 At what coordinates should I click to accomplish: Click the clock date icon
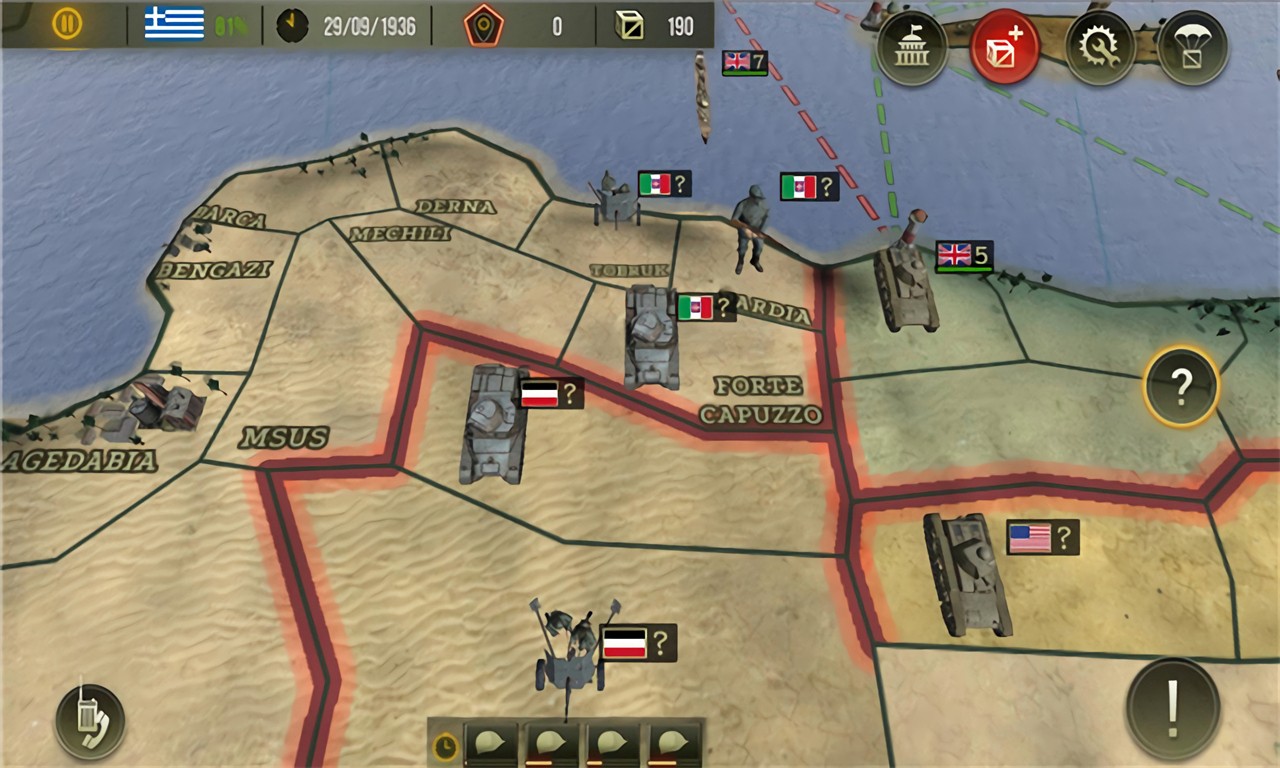tap(292, 26)
